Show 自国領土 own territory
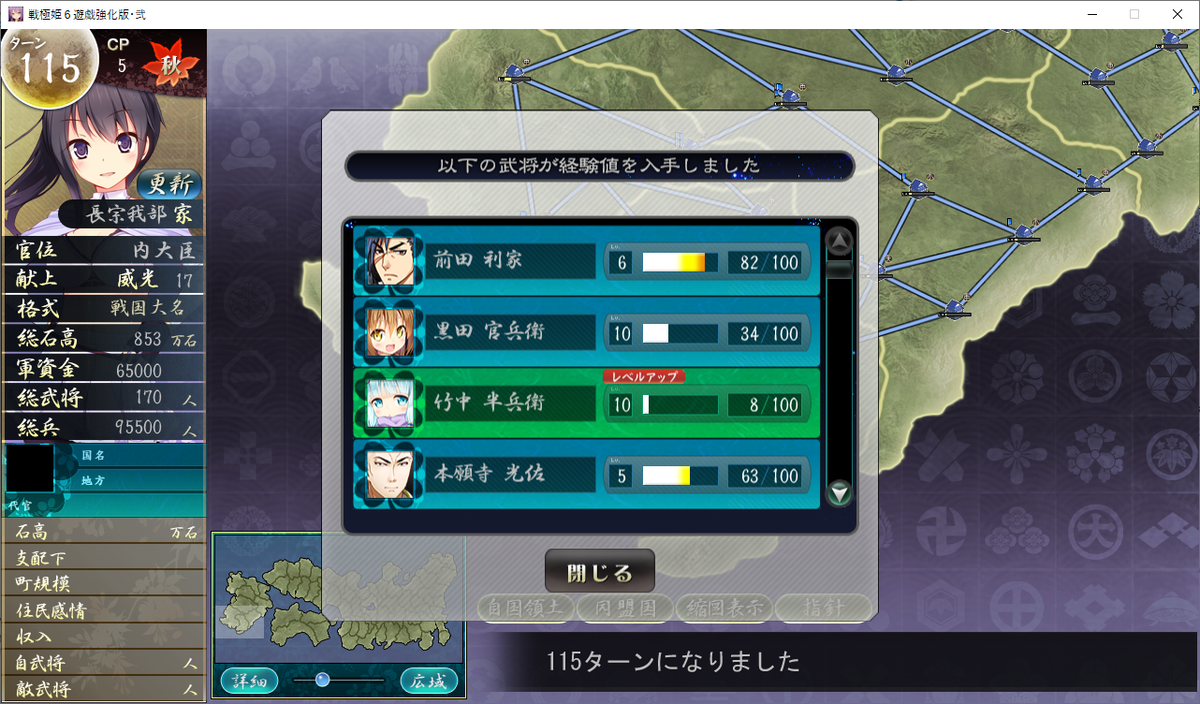Image resolution: width=1200 pixels, height=704 pixels. coord(525,607)
